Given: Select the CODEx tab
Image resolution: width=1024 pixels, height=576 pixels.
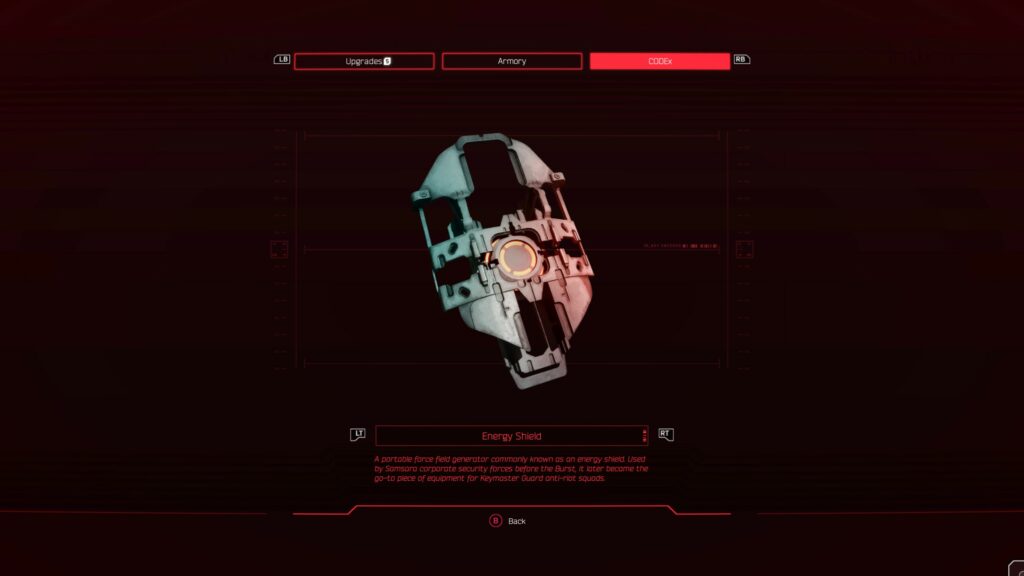Looking at the screenshot, I should click(659, 61).
